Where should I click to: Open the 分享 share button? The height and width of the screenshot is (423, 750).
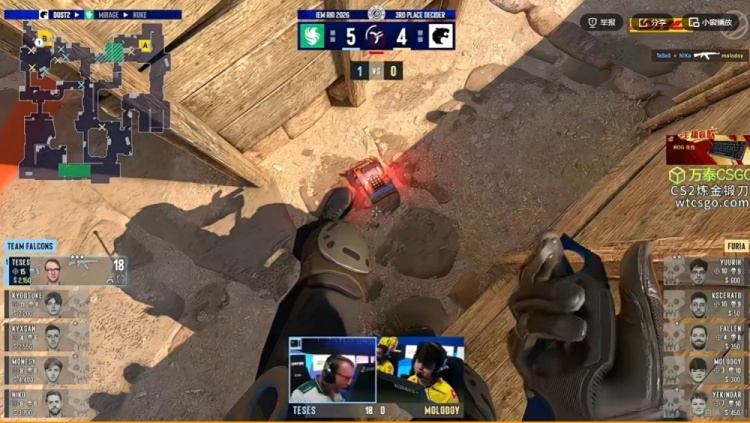pos(653,21)
